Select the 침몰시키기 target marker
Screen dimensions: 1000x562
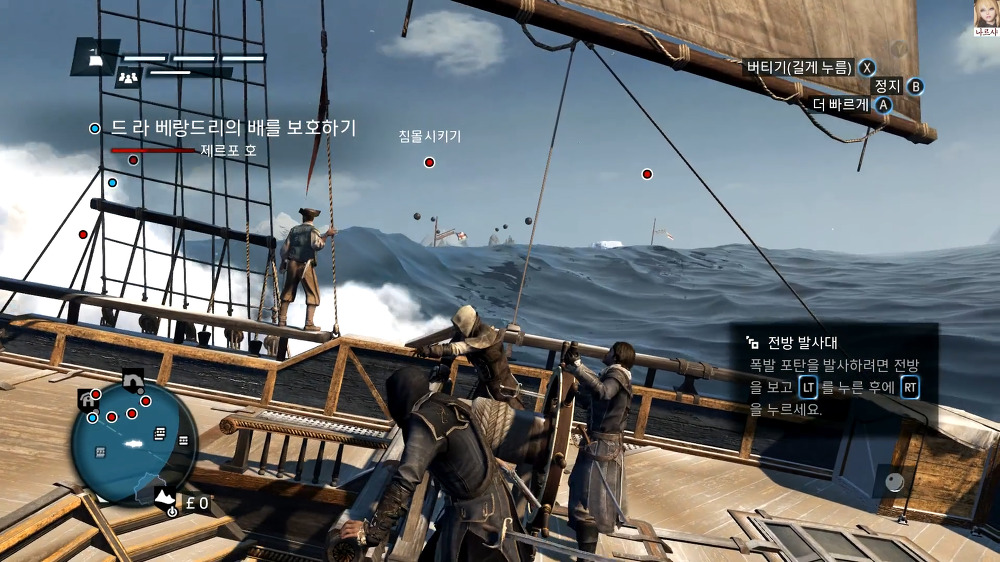429,162
